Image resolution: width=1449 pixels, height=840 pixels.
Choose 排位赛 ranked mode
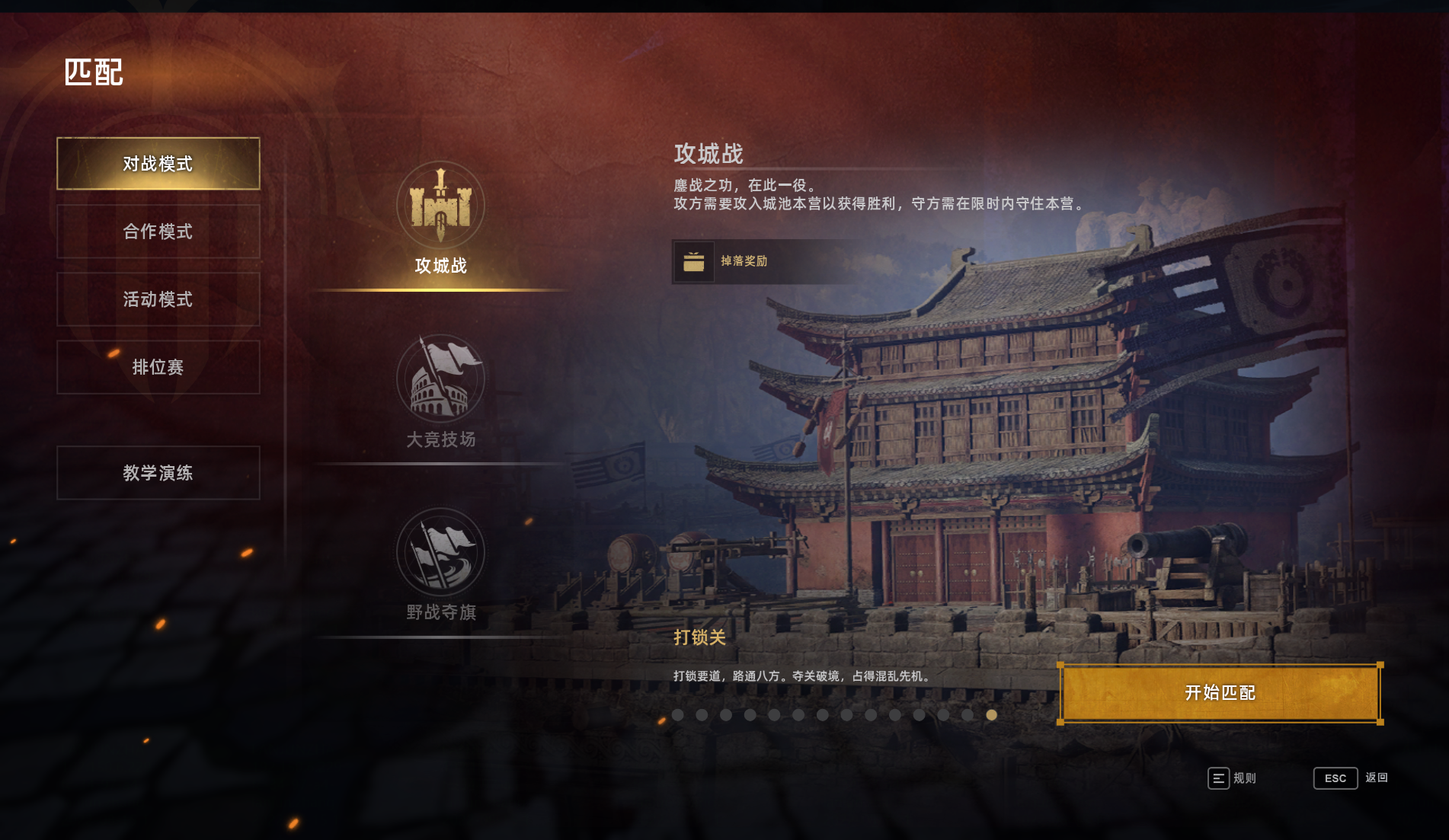click(158, 367)
